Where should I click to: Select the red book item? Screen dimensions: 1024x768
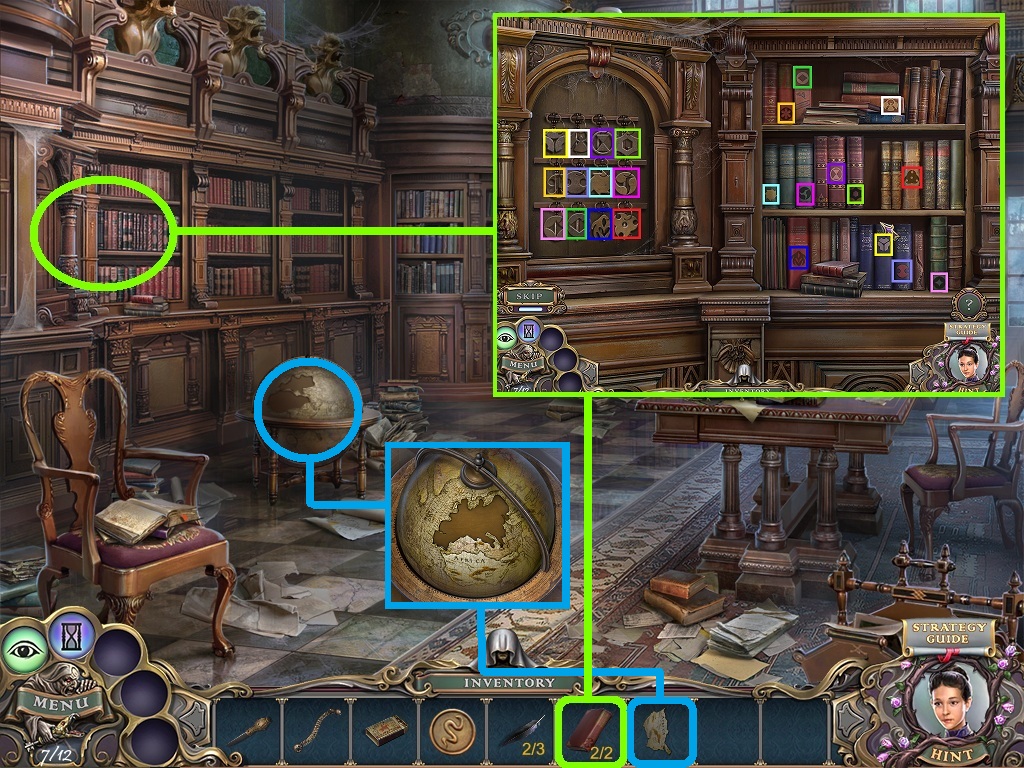[592, 730]
